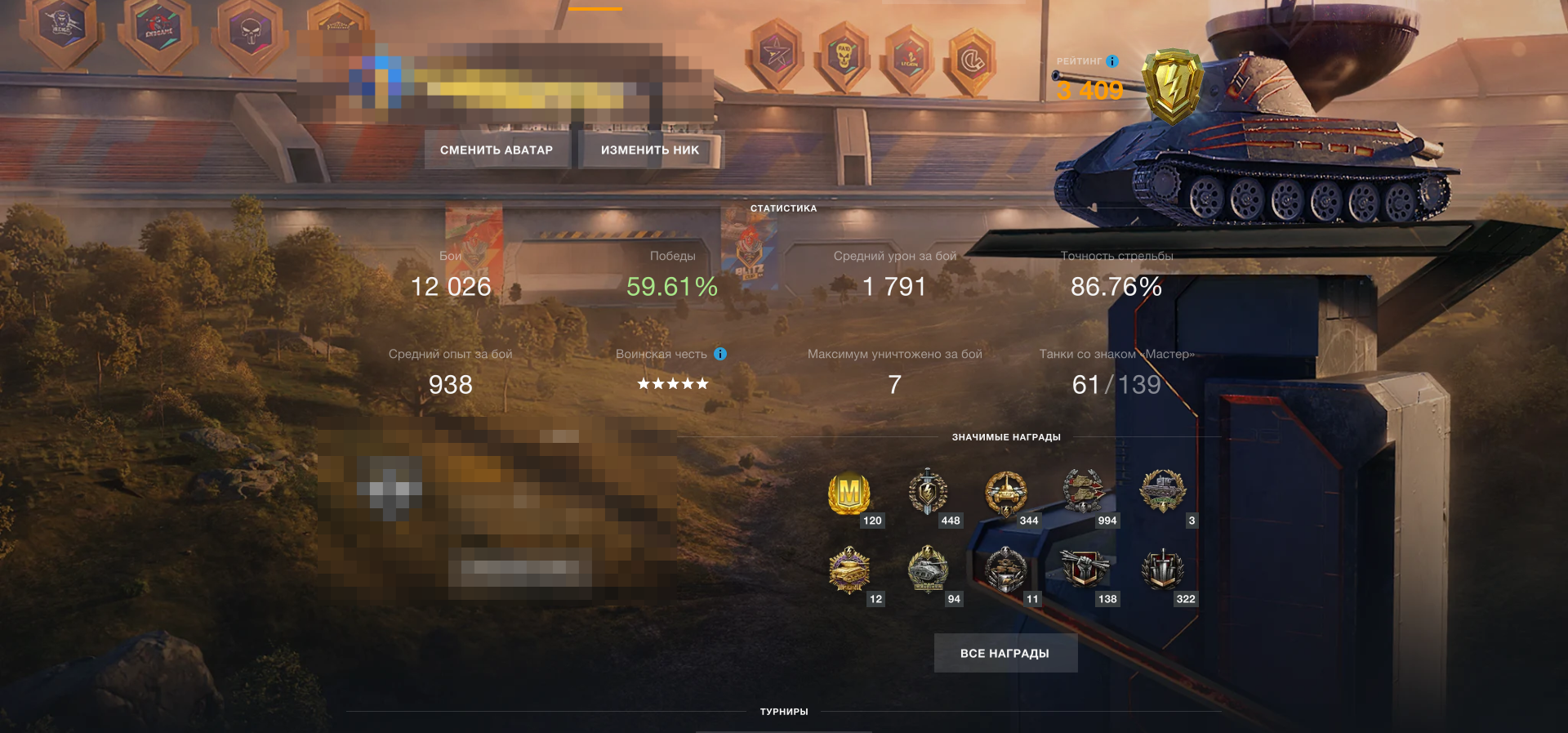View the silver tank laurel medal showing 94
Image resolution: width=1568 pixels, height=733 pixels.
coord(928,570)
